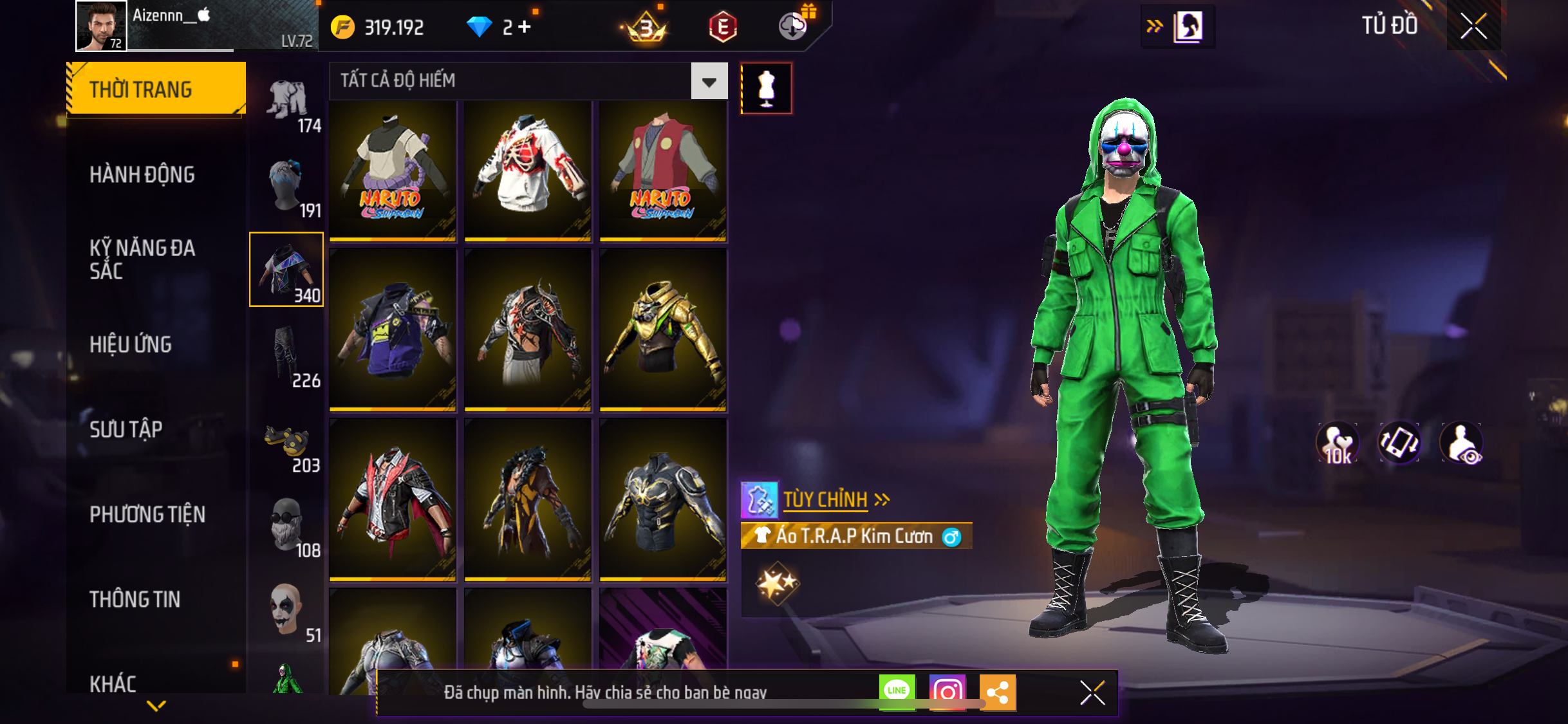Close the Tủ Đồ wardrobe screen
The height and width of the screenshot is (724, 1568).
pyautogui.click(x=1473, y=26)
